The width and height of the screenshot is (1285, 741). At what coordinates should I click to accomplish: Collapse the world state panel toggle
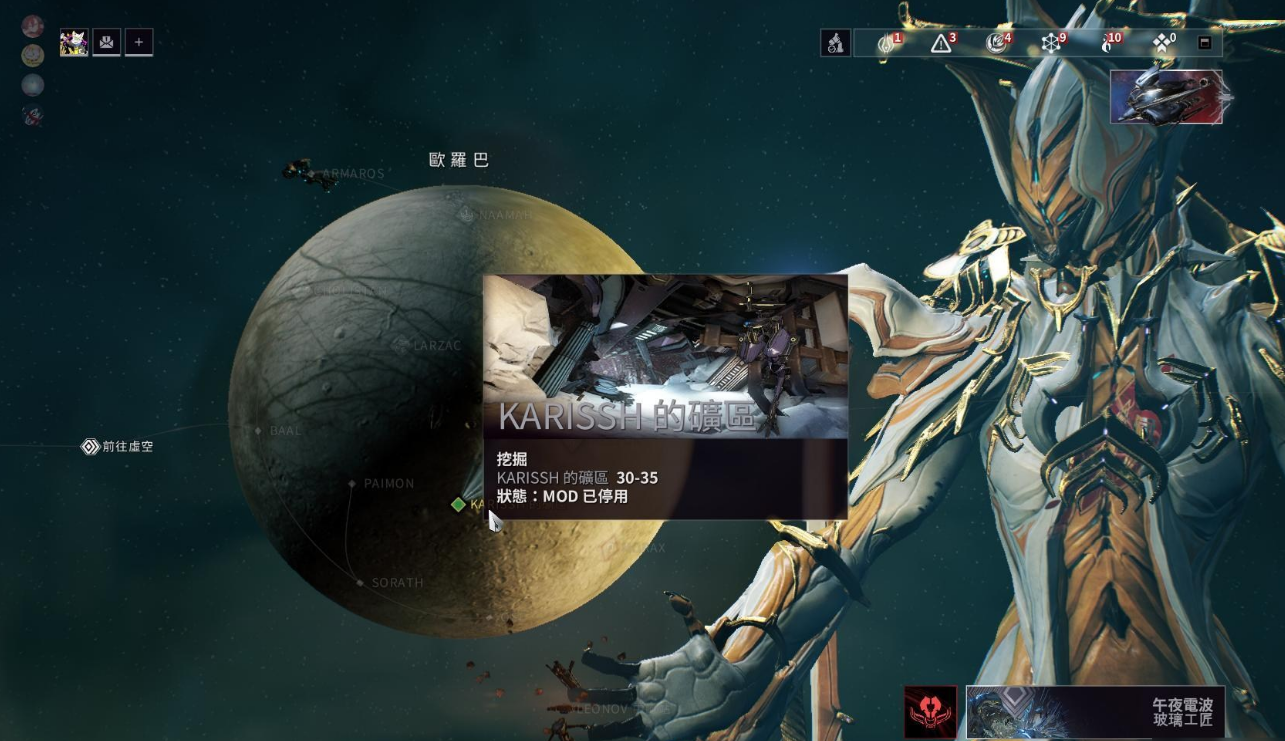point(1205,43)
